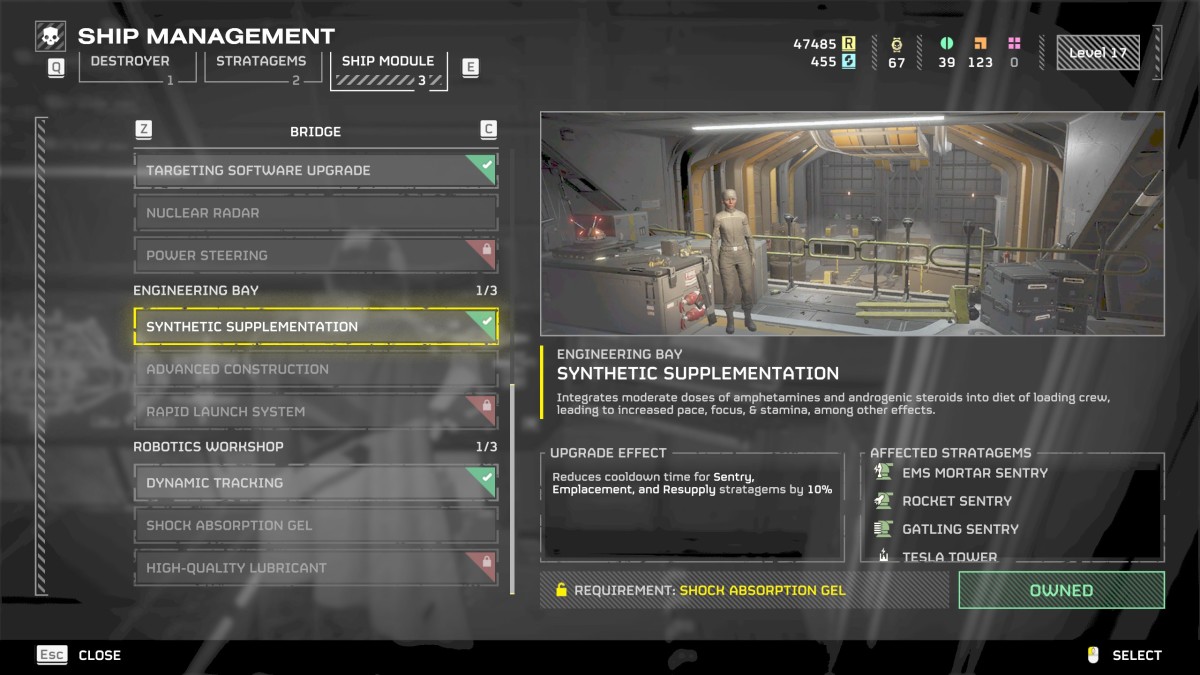Choose High-Quality Lubricant upgrade
This screenshot has width=1200, height=675.
315,567
